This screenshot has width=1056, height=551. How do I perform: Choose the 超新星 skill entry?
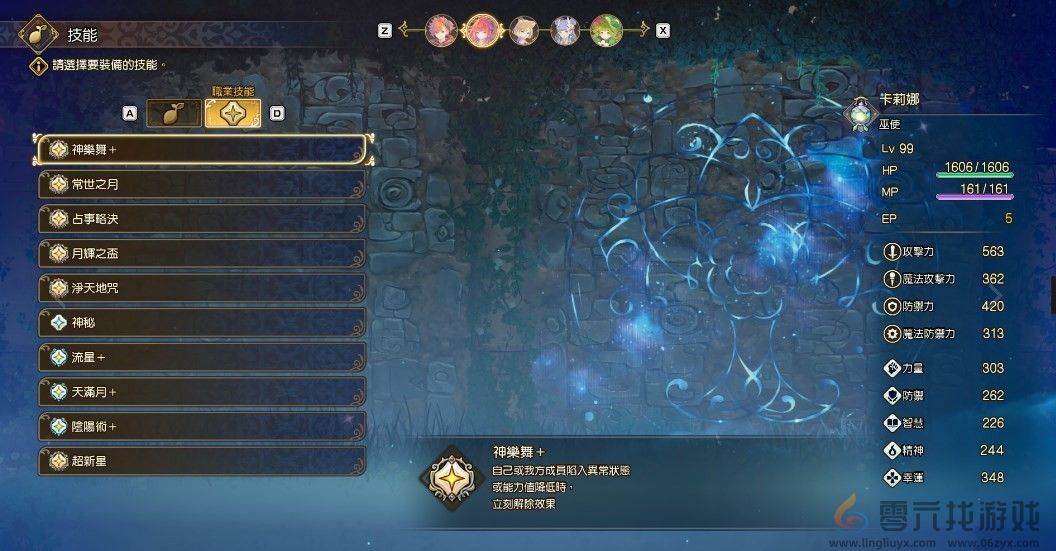click(x=203, y=461)
